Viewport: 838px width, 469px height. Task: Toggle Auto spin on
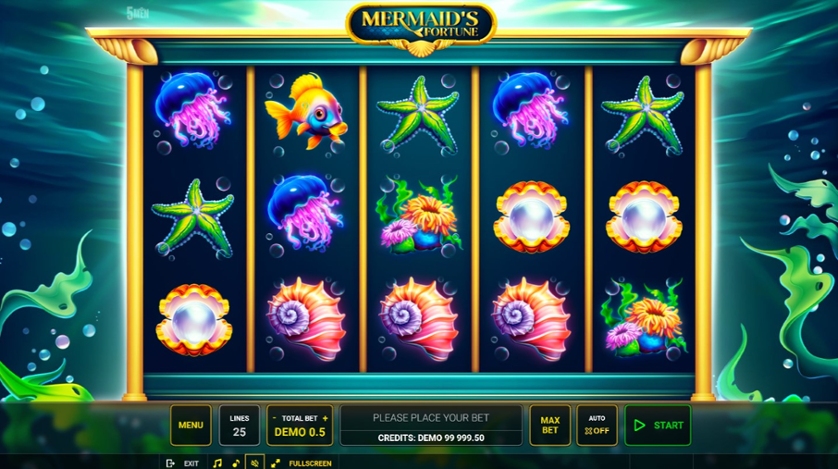click(598, 425)
